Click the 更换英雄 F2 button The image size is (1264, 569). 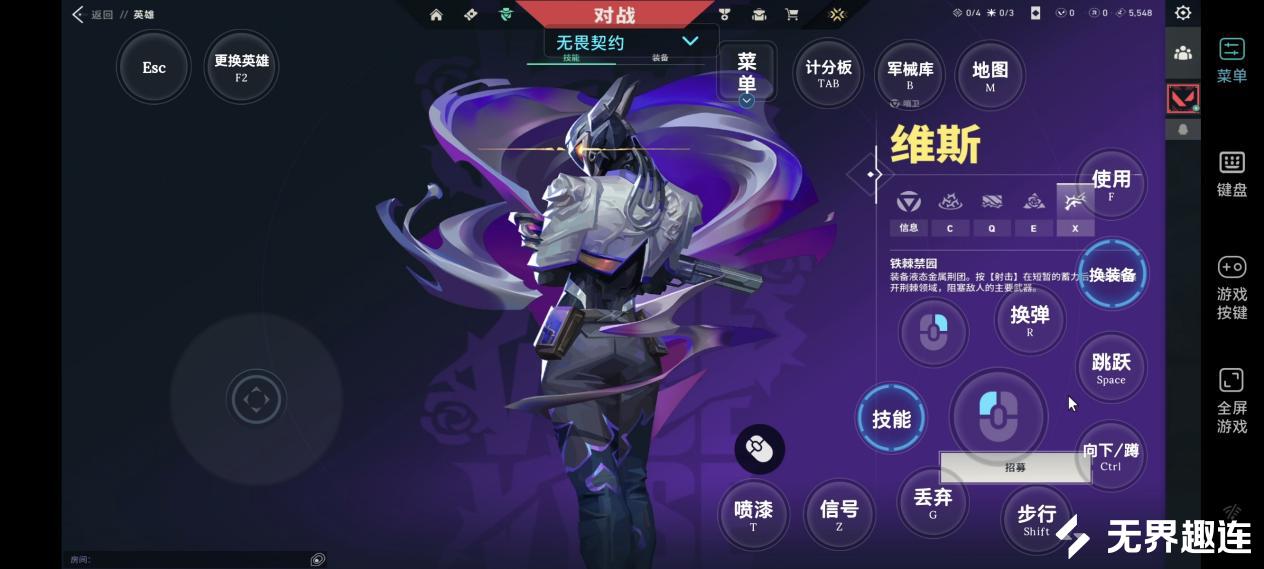[x=241, y=67]
